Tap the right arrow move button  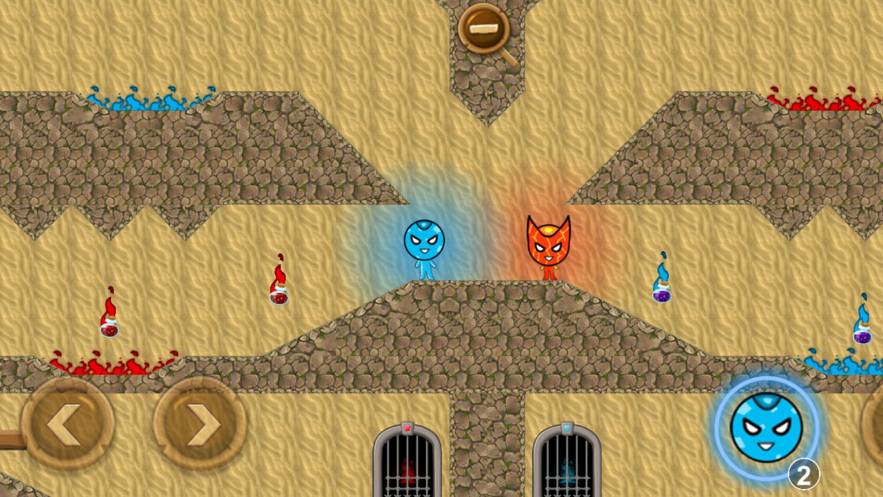coord(200,424)
